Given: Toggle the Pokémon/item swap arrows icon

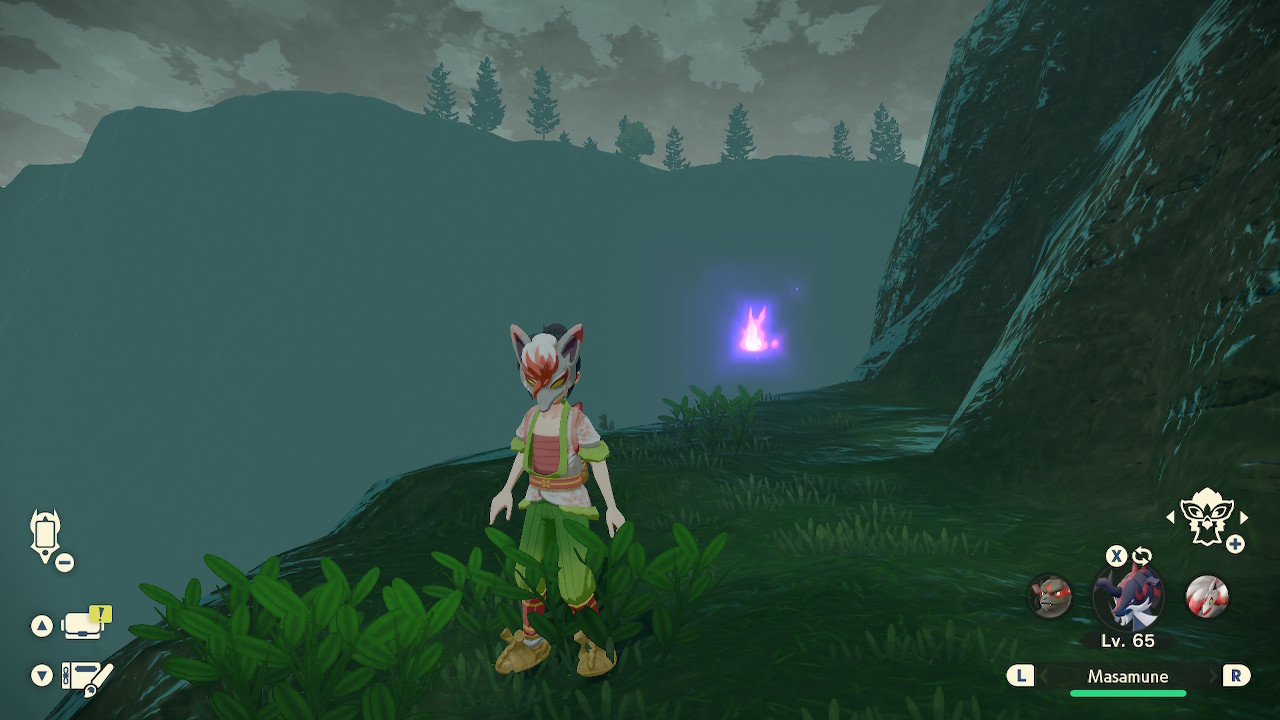Looking at the screenshot, I should 1142,556.
